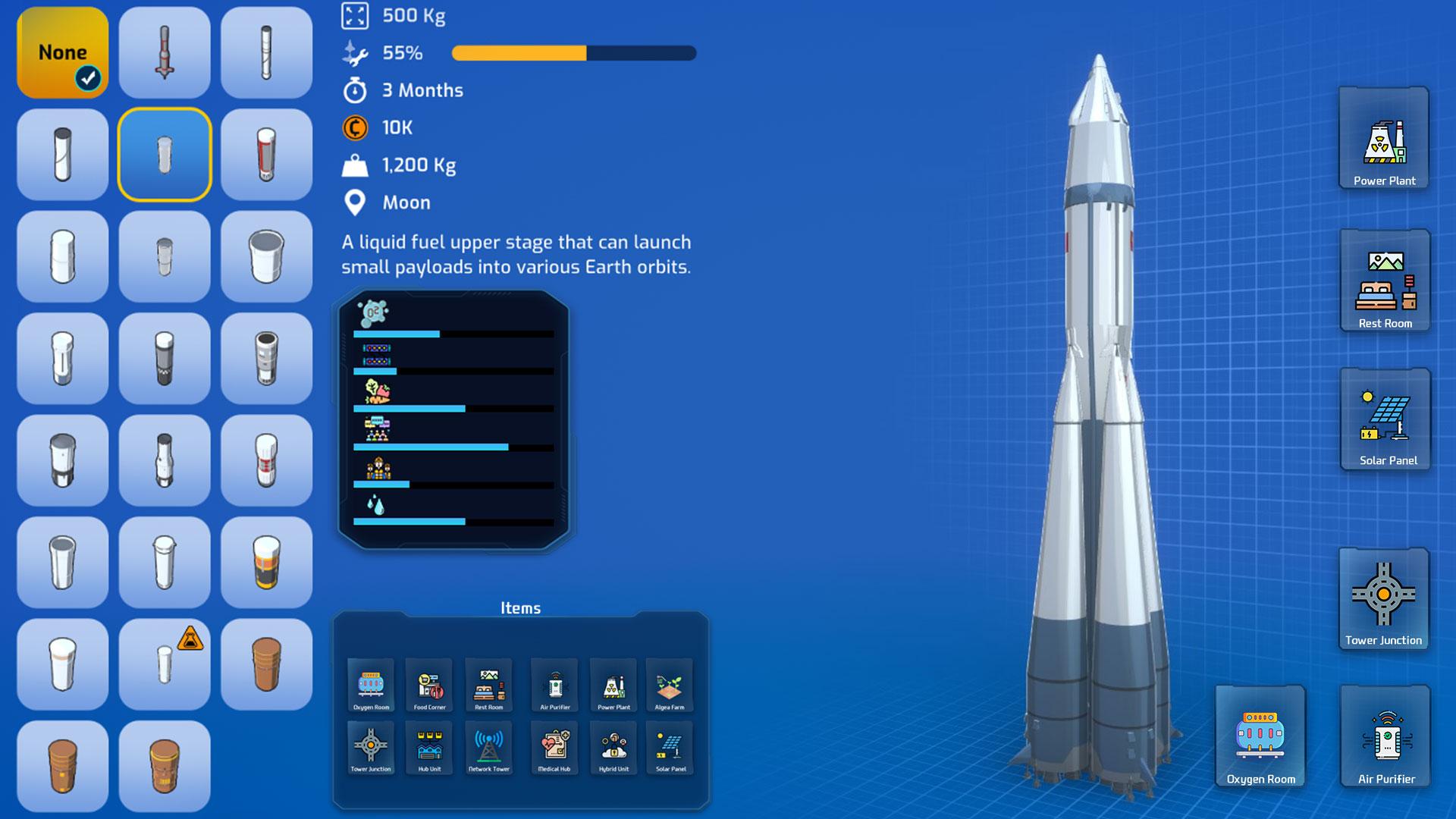Image resolution: width=1456 pixels, height=819 pixels.
Task: Select the Solar Panel in the Items panel
Action: [671, 747]
